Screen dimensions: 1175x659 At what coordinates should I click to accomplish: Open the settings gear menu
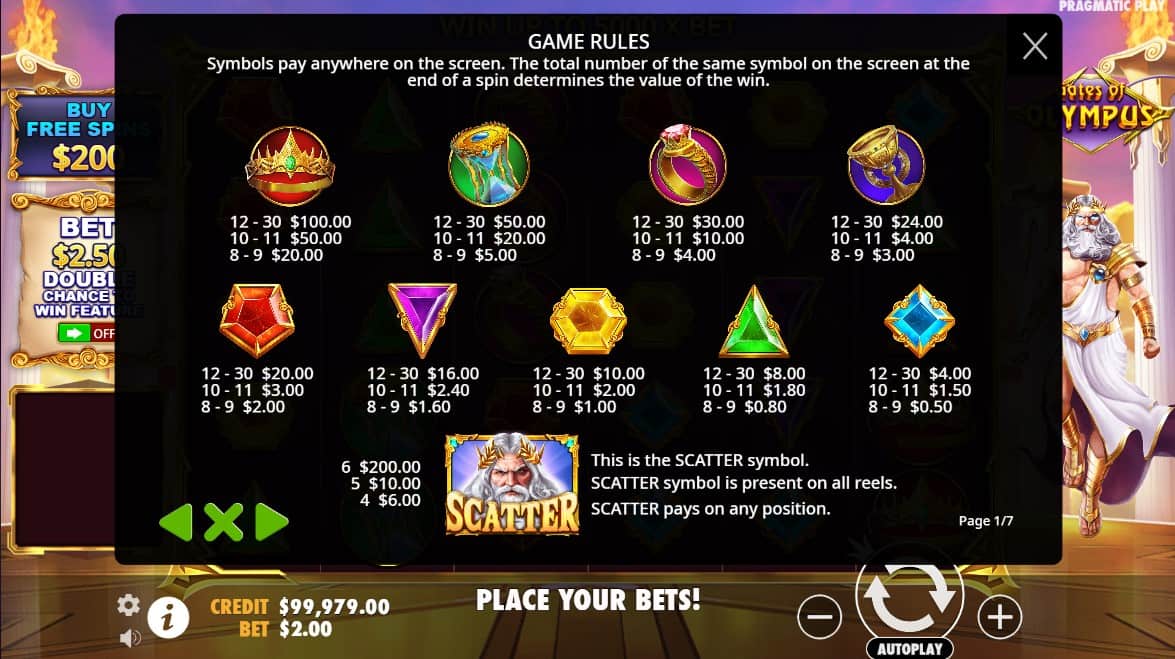[x=128, y=604]
